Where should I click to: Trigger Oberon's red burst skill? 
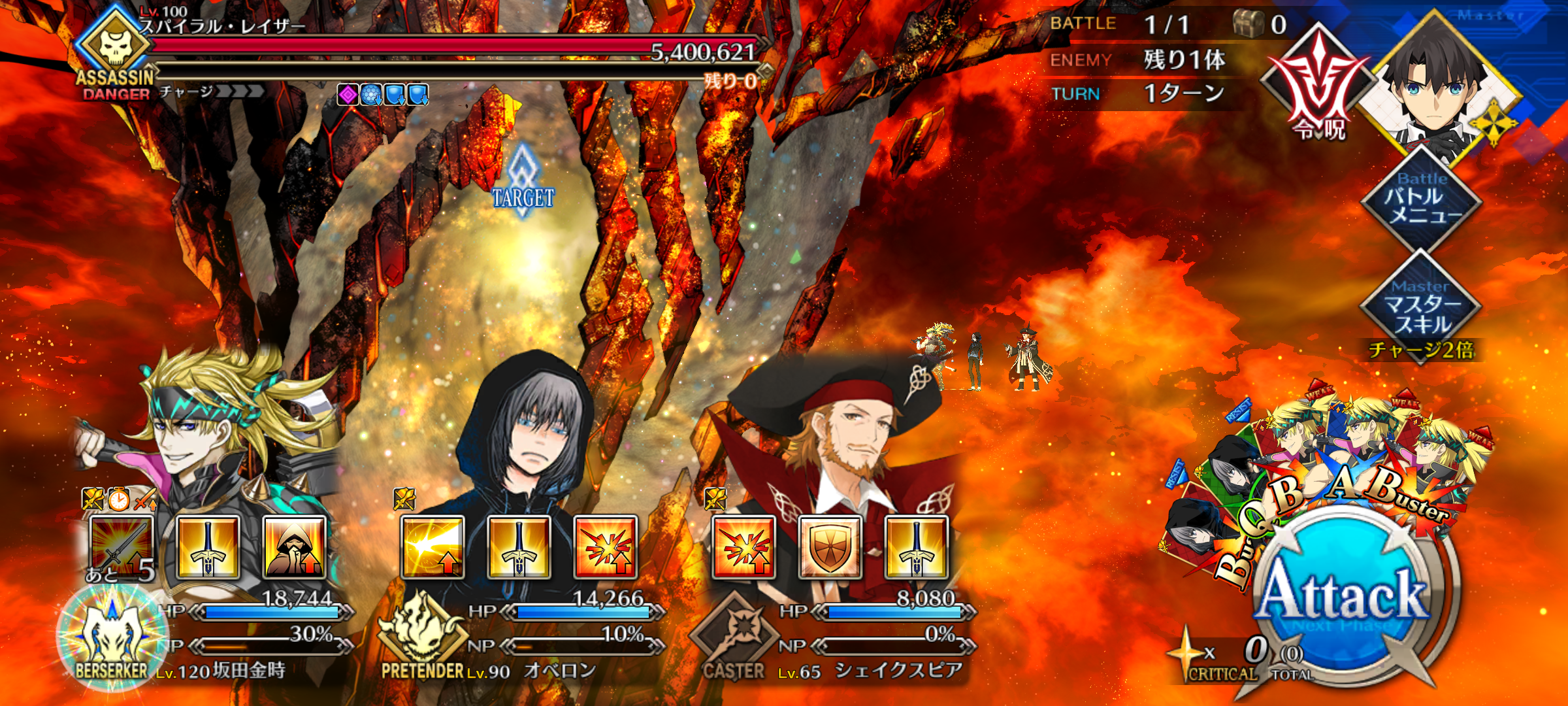(606, 547)
